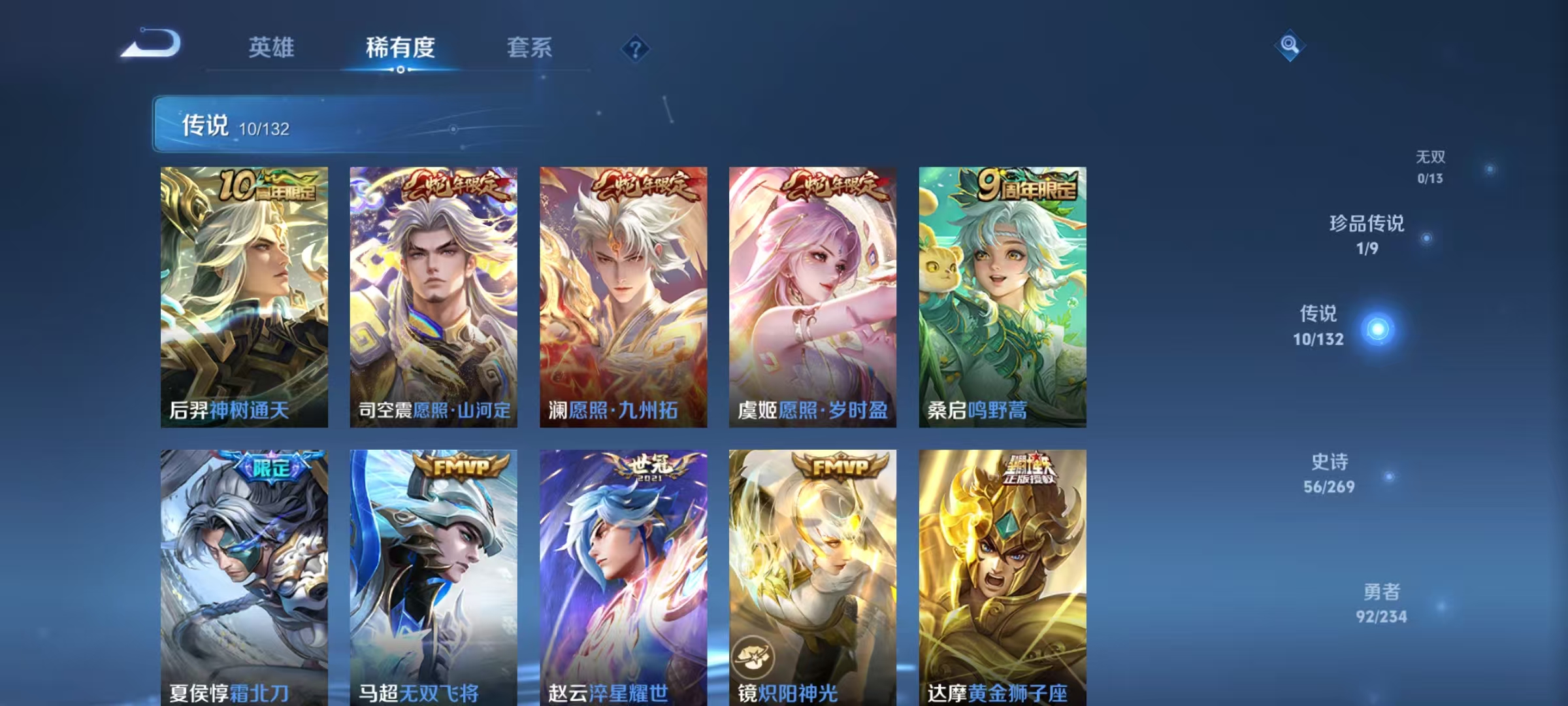The image size is (1568, 706).
Task: Open the help question mark icon
Action: click(635, 50)
